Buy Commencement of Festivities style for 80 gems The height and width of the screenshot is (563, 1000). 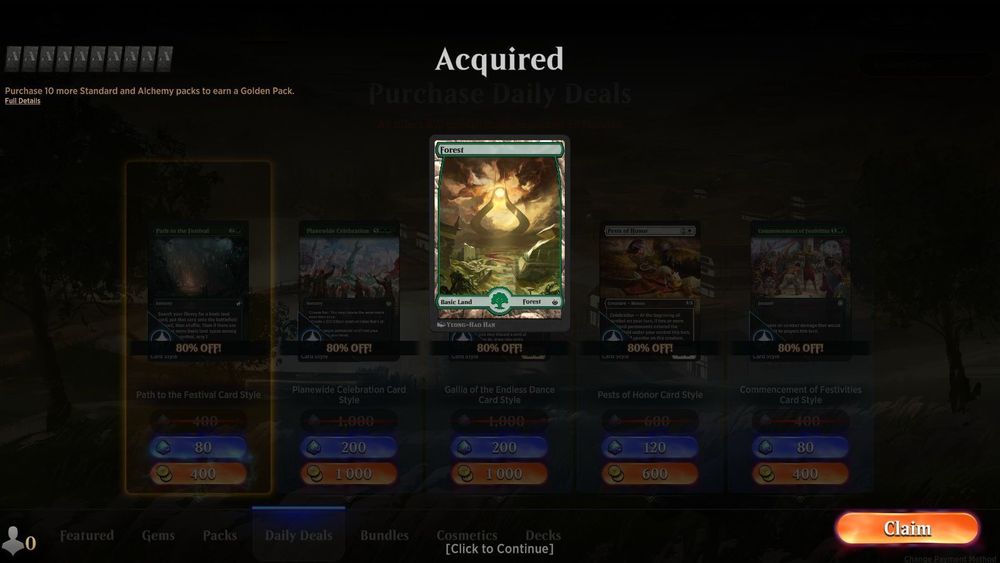coord(800,447)
